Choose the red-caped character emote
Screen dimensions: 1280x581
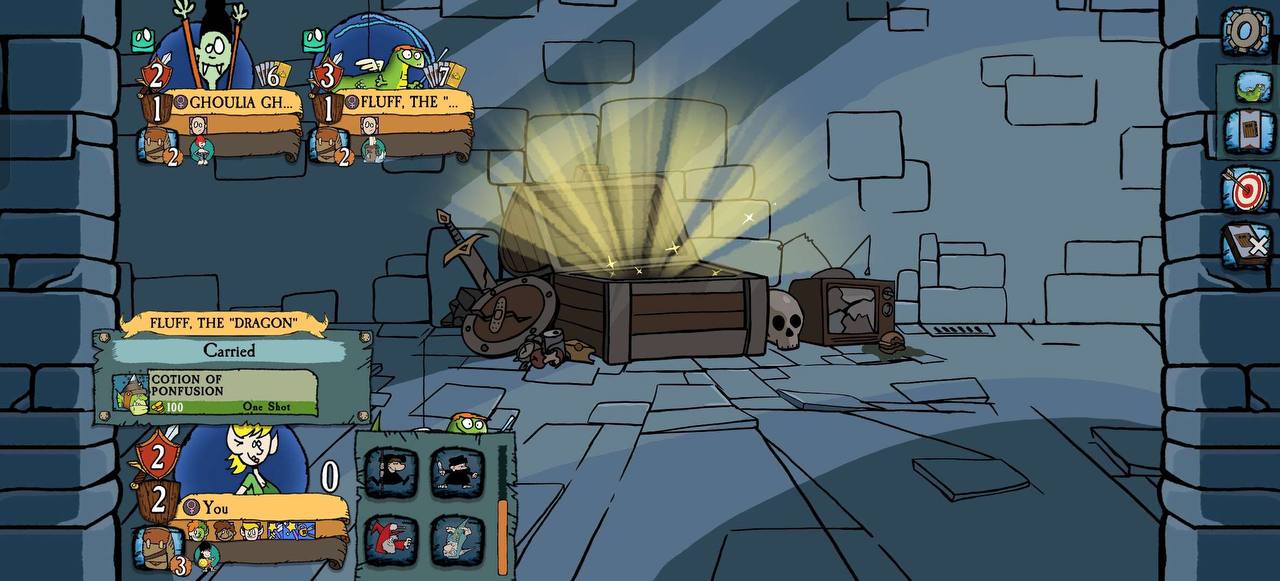point(391,539)
